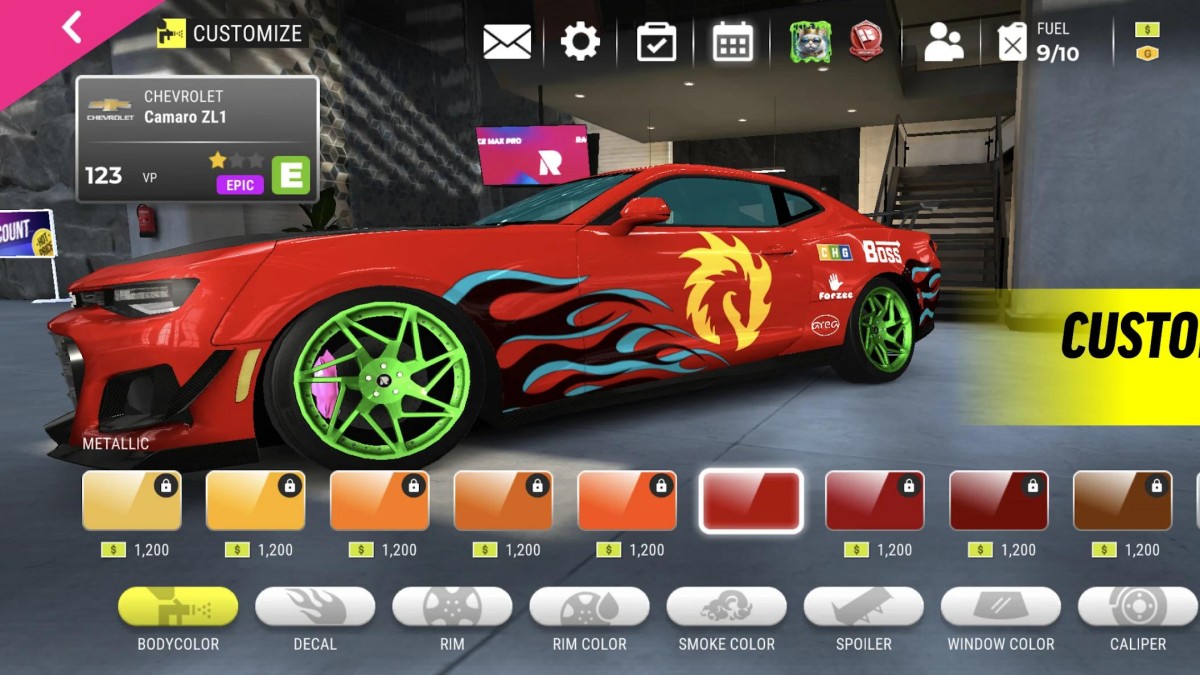
Task: Open the cat avatar player profile
Action: 810,42
